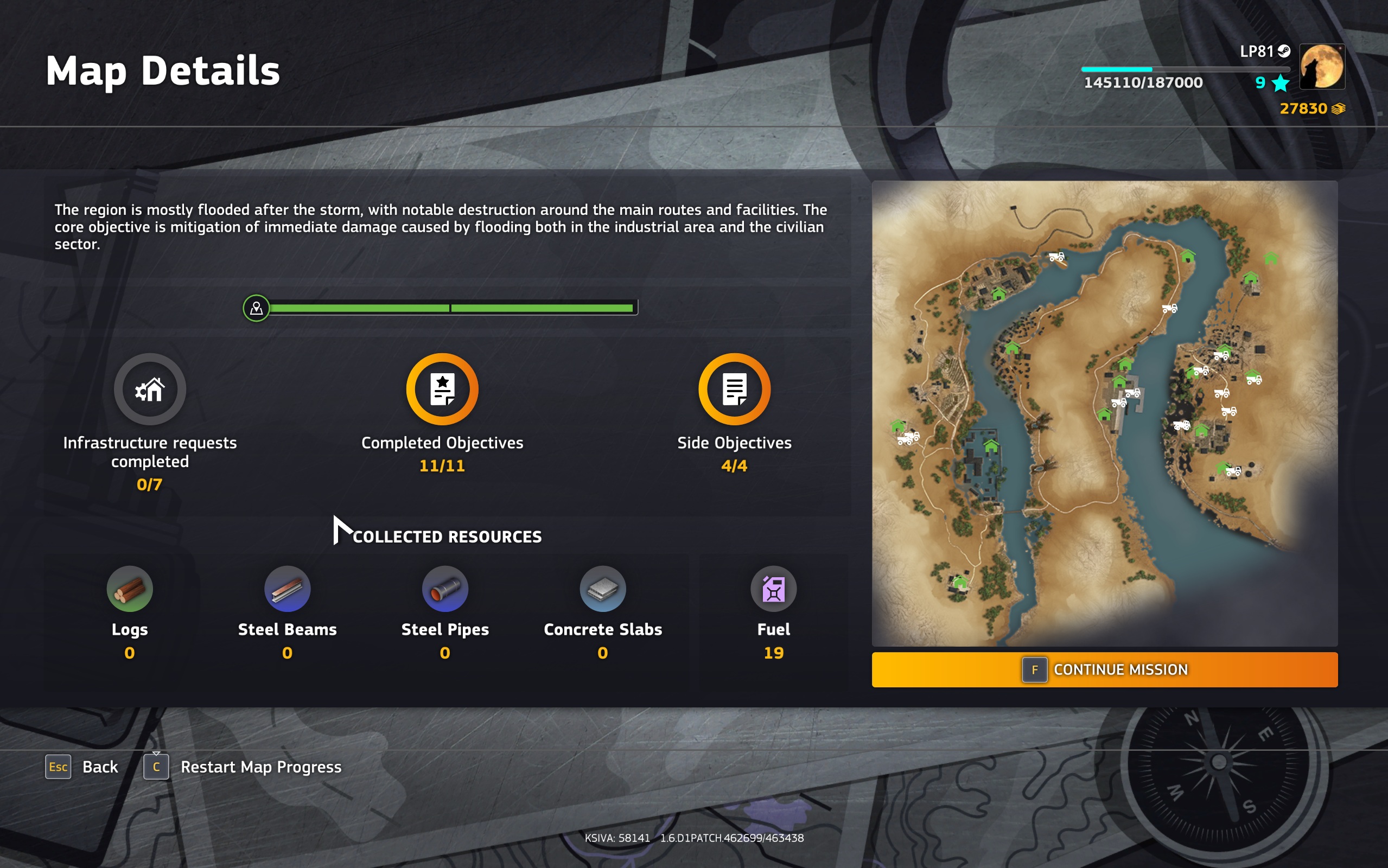Go back using the Esc Back option
The height and width of the screenshot is (868, 1388).
[81, 767]
